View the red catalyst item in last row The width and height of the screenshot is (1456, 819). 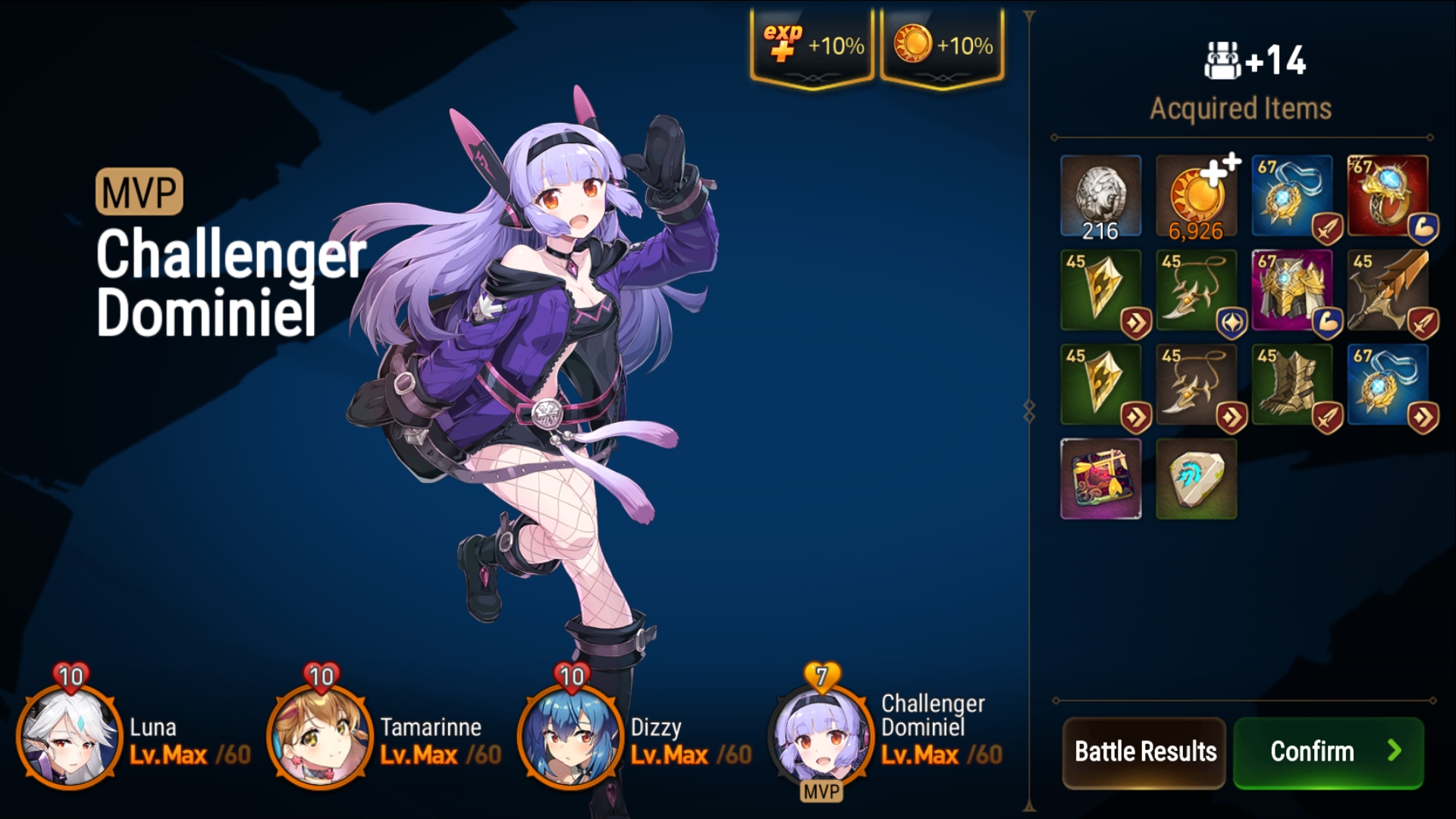(1102, 478)
